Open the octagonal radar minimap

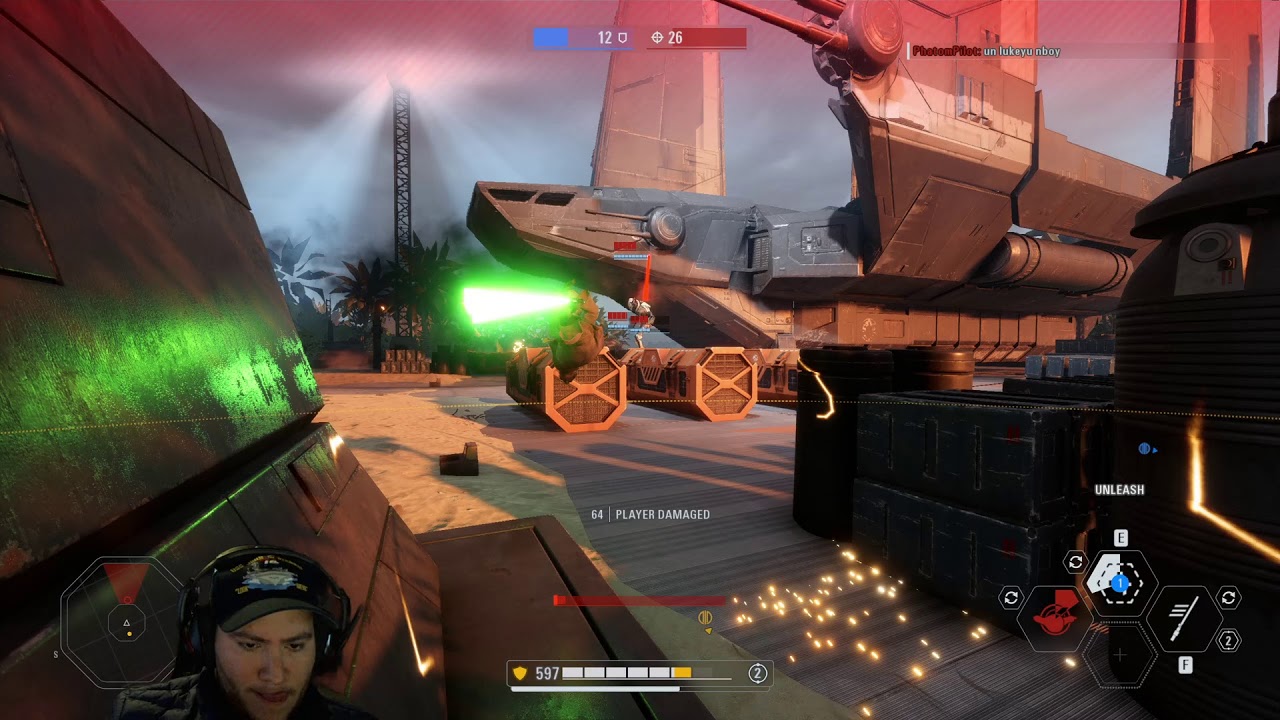click(125, 623)
